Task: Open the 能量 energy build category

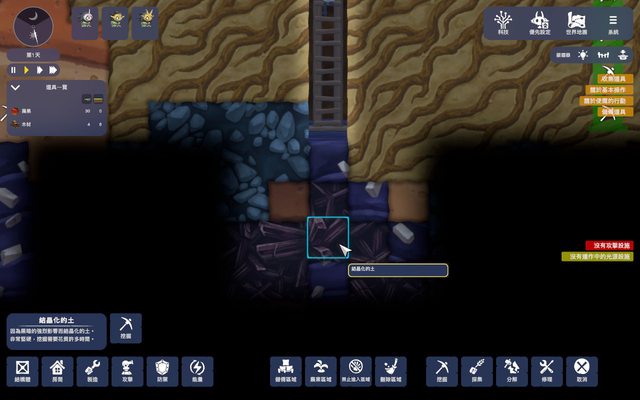Action: [x=197, y=371]
